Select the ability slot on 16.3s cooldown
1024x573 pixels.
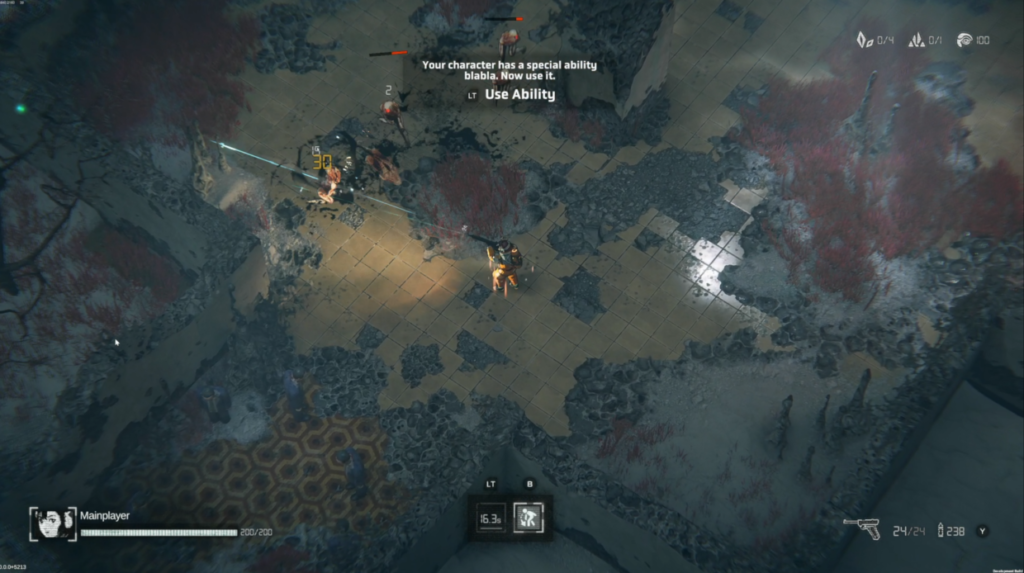coord(490,518)
